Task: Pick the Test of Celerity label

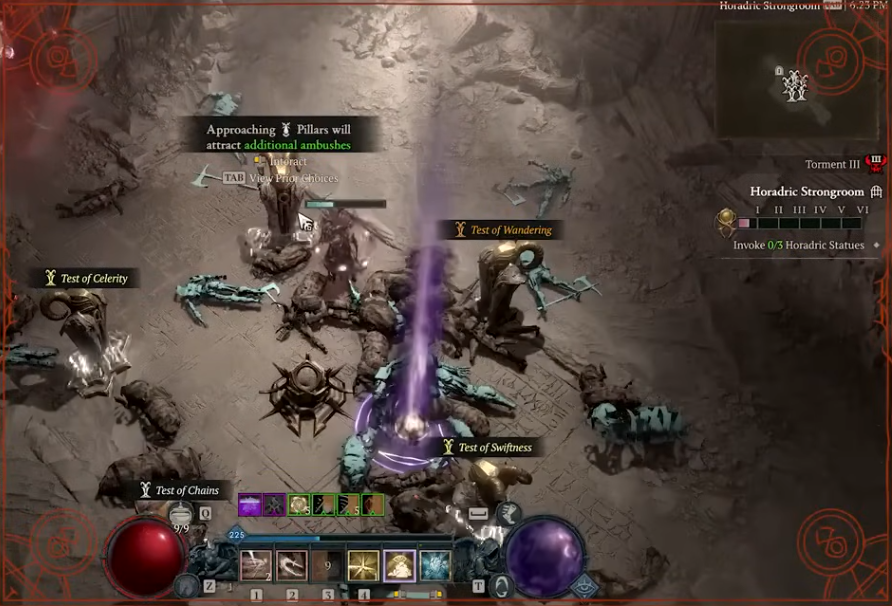Action: click(x=86, y=278)
